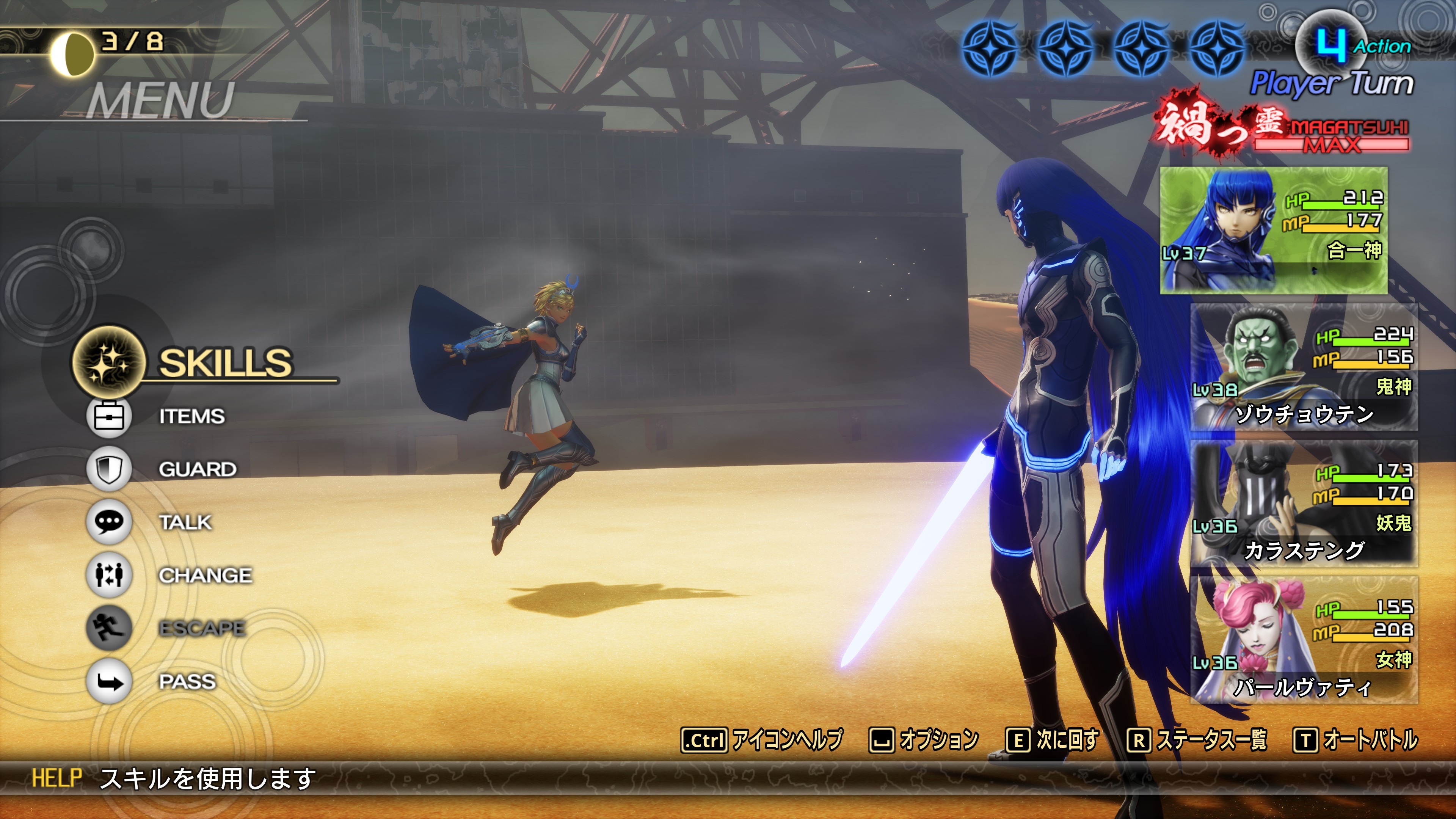Click the speech bubble Talk icon
This screenshot has height=819, width=1456.
pyautogui.click(x=108, y=522)
